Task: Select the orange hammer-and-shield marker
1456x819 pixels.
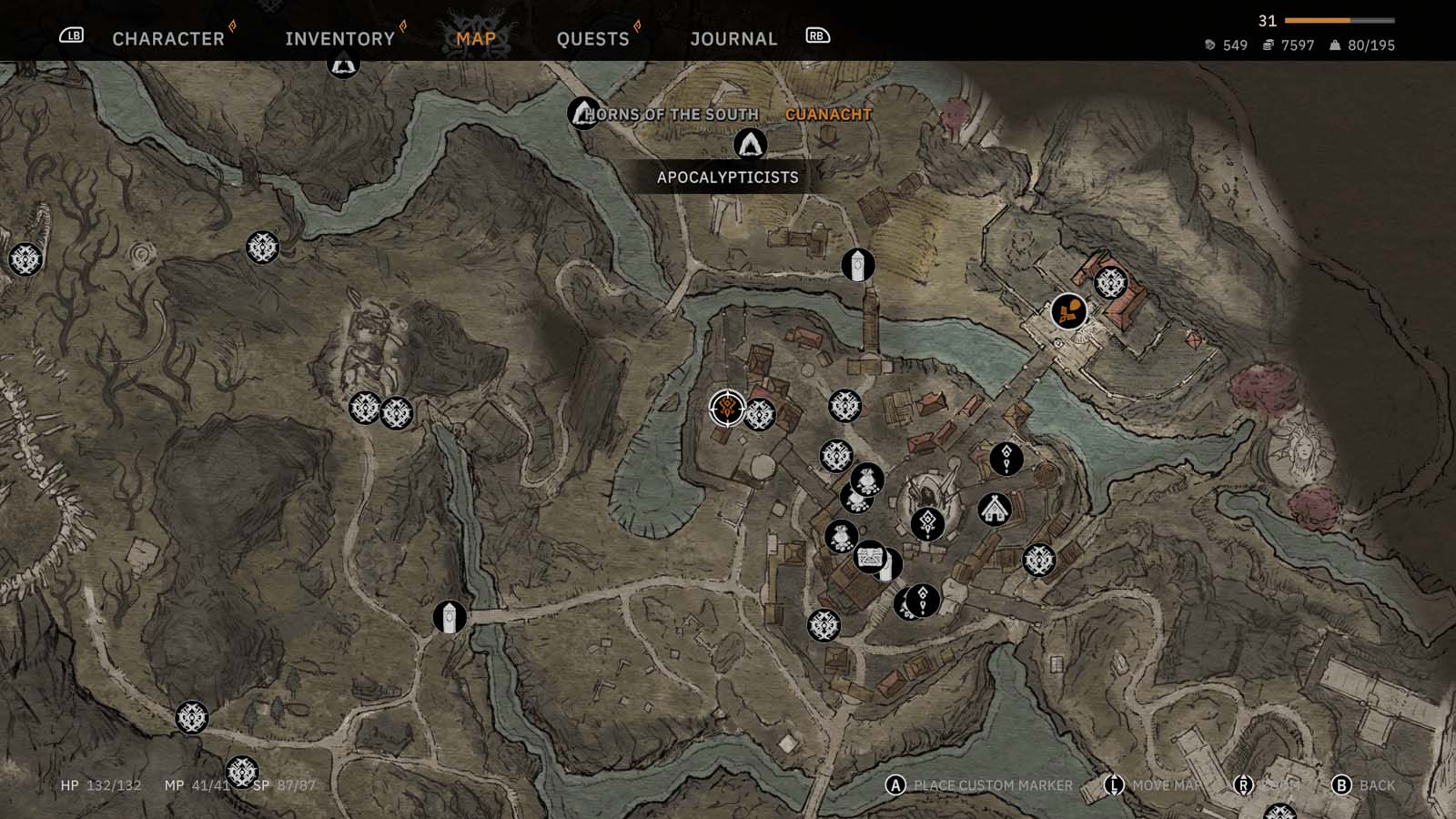Action: click(1068, 311)
